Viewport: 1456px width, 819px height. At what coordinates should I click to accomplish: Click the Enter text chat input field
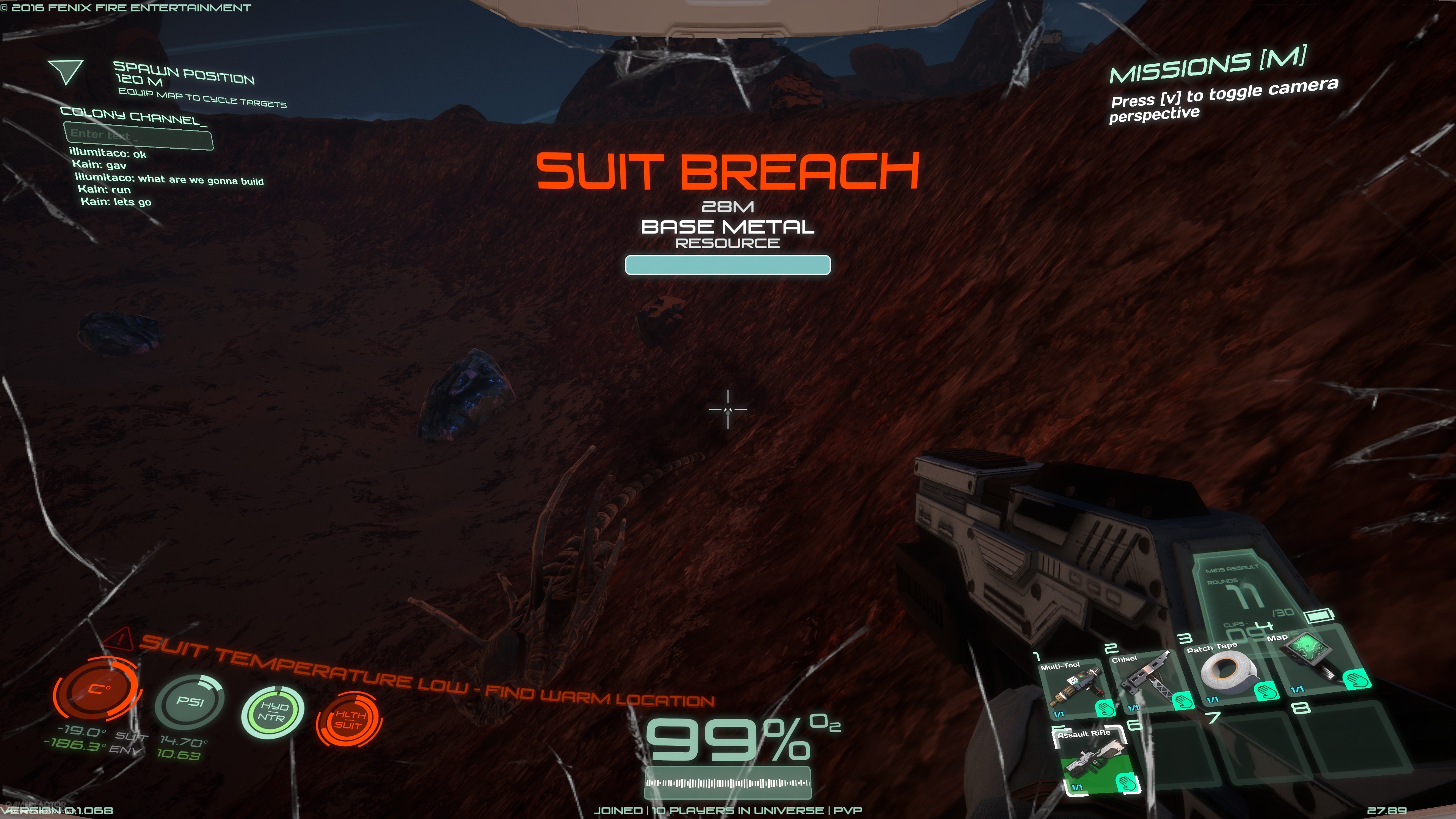coord(138,136)
